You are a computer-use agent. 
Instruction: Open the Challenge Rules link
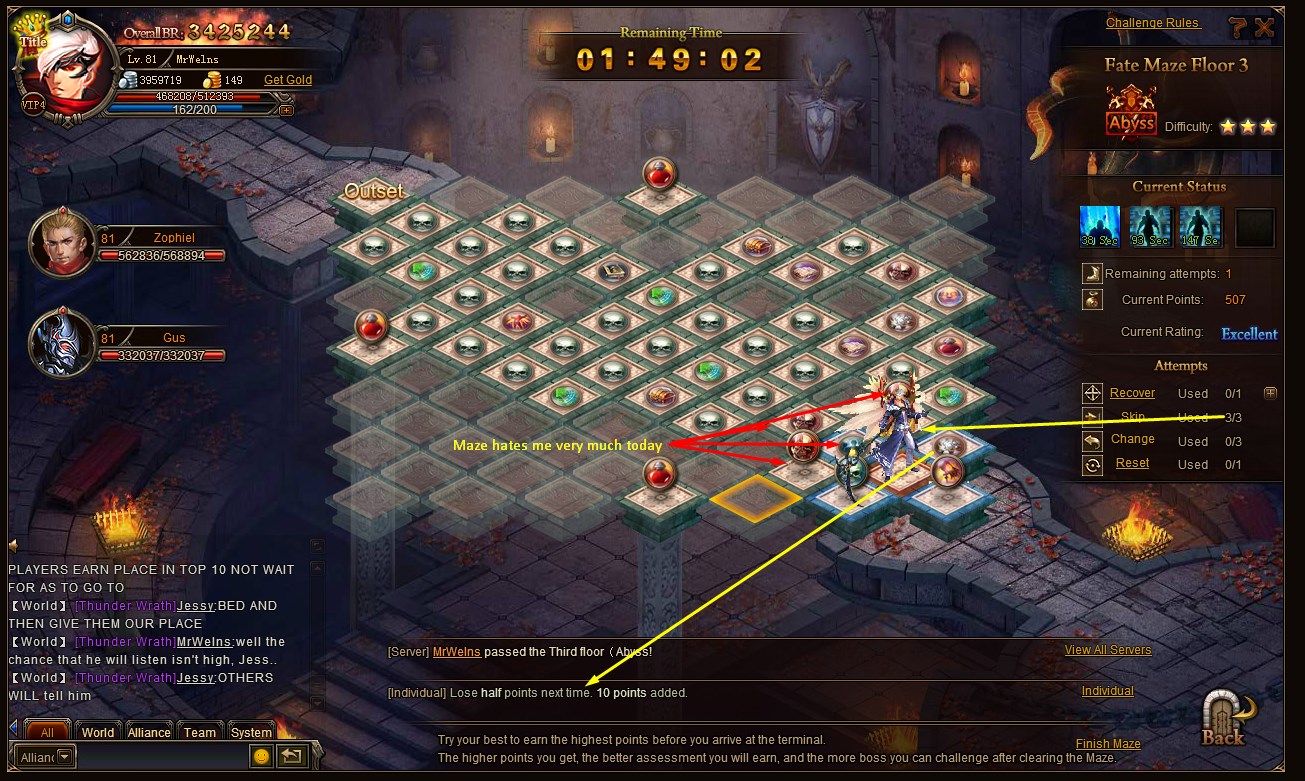(x=1152, y=23)
